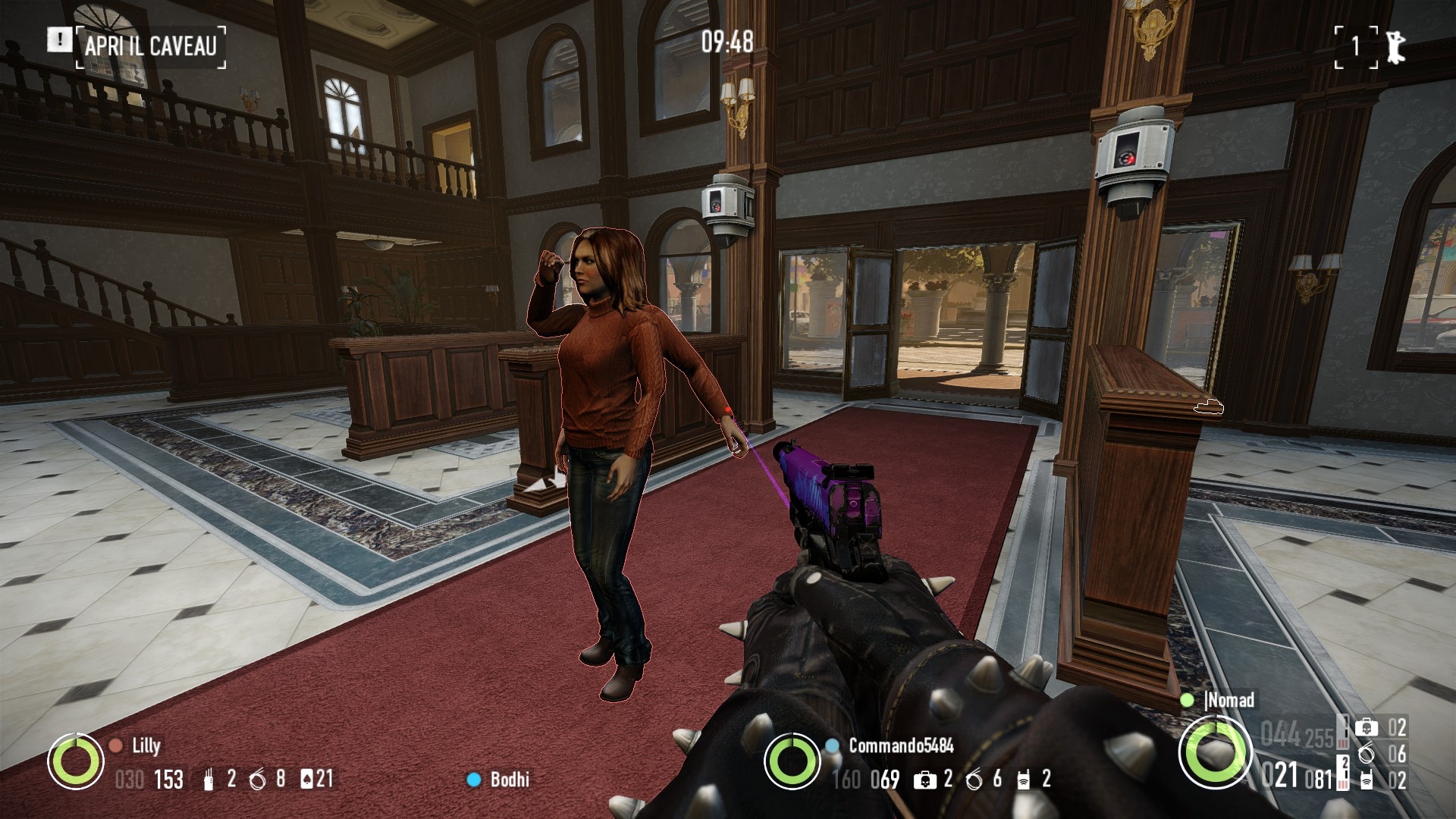Viewport: 1456px width, 819px height.
Task: Click Commando5484's ECM jammer icon
Action: (1023, 780)
